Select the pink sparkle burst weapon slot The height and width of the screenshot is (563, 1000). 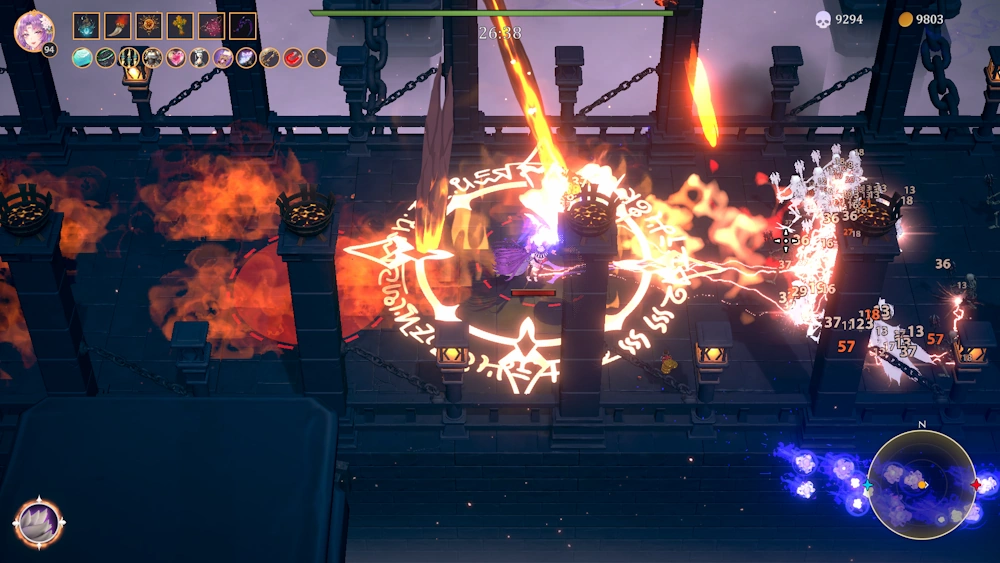[x=211, y=26]
